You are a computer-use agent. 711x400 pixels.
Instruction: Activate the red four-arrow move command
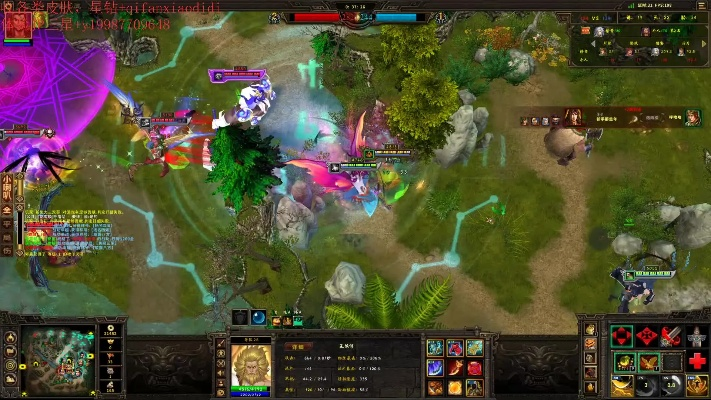[623, 337]
